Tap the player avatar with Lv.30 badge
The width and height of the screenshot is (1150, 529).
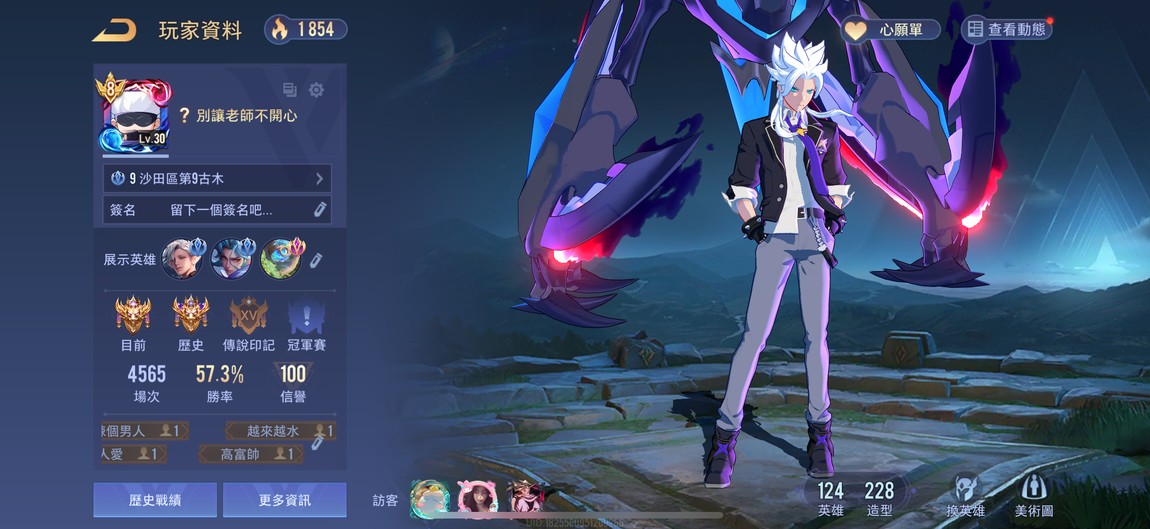(135, 115)
